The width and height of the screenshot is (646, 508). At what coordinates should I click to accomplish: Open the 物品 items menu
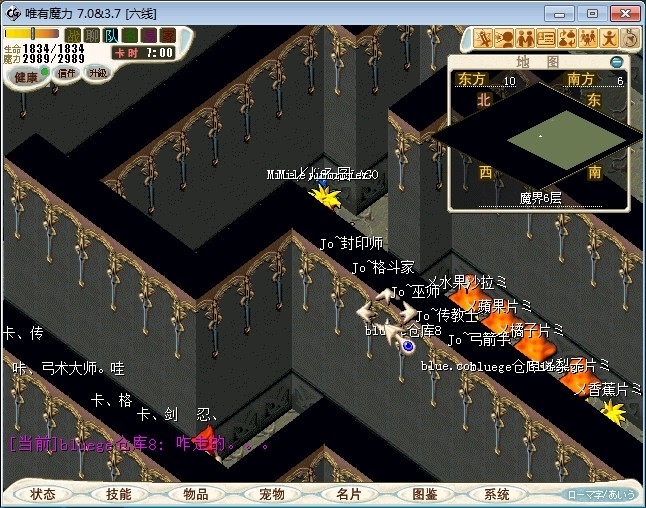coord(195,494)
